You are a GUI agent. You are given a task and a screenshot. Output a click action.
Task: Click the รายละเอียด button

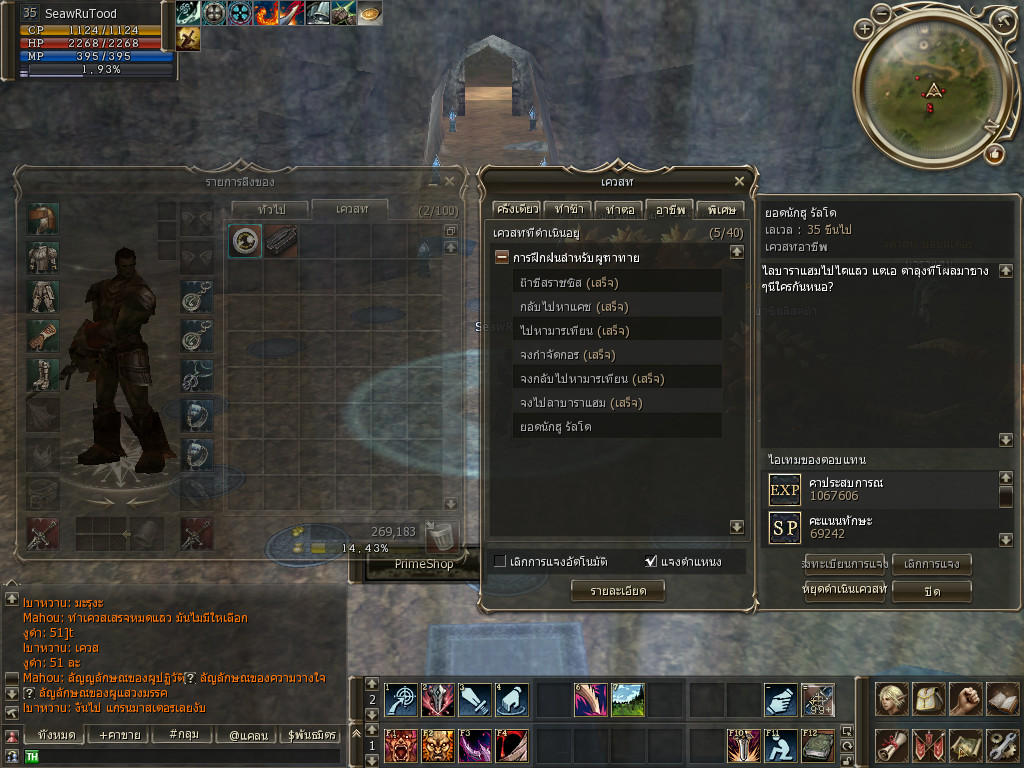click(617, 591)
